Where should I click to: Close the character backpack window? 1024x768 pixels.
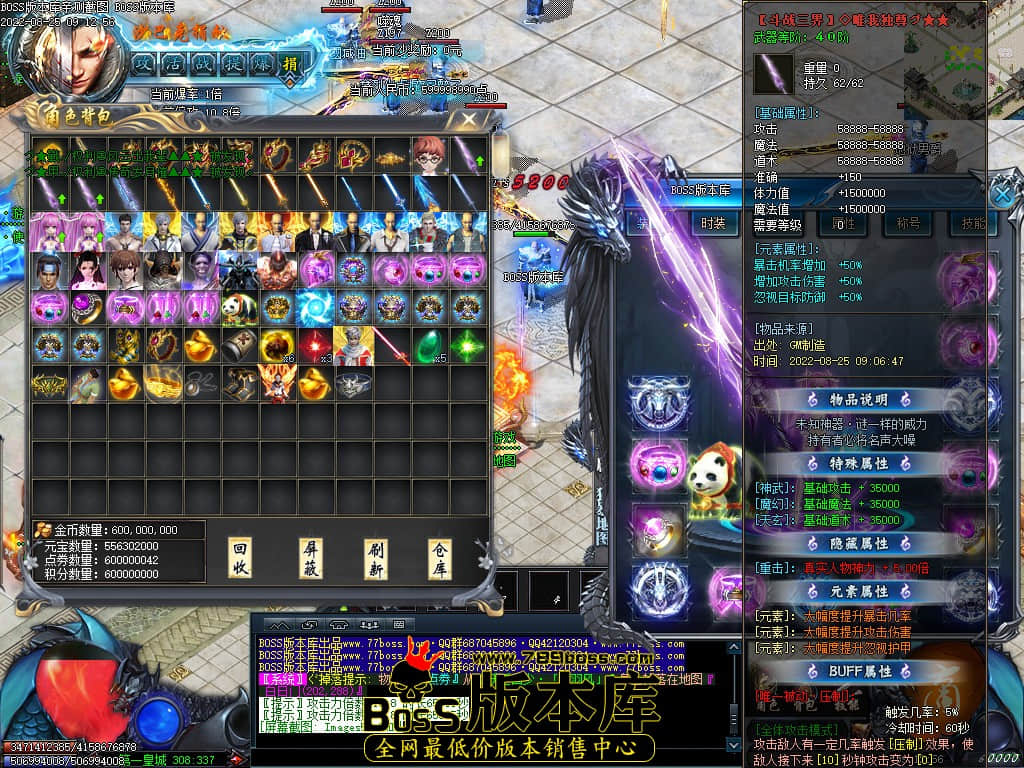[468, 120]
